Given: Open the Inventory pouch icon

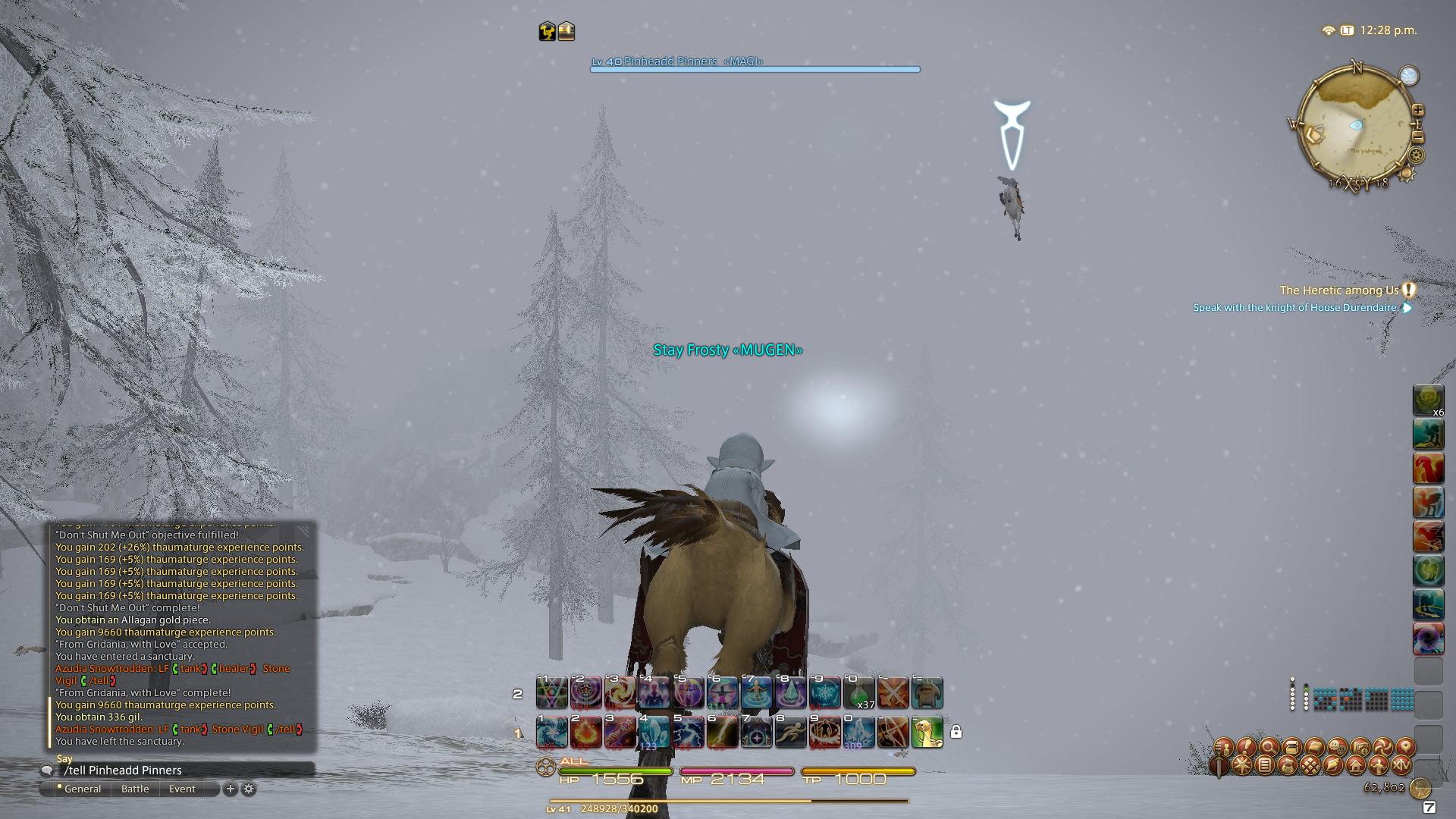Looking at the screenshot, I should coord(1292,747).
